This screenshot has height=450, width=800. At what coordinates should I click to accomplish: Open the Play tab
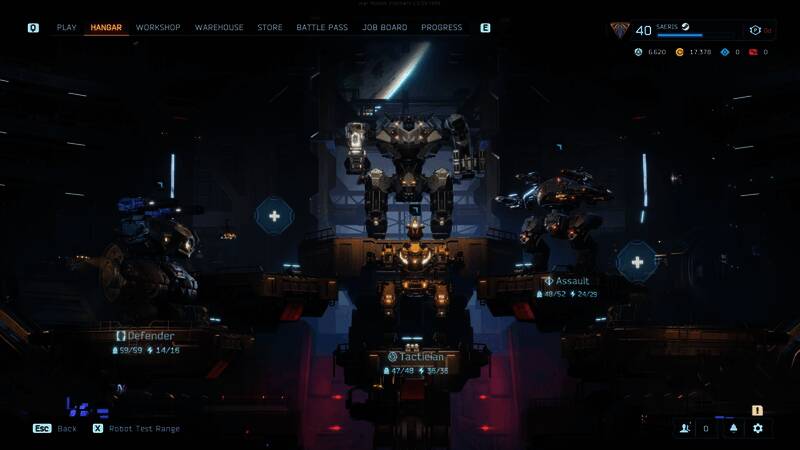(66, 28)
